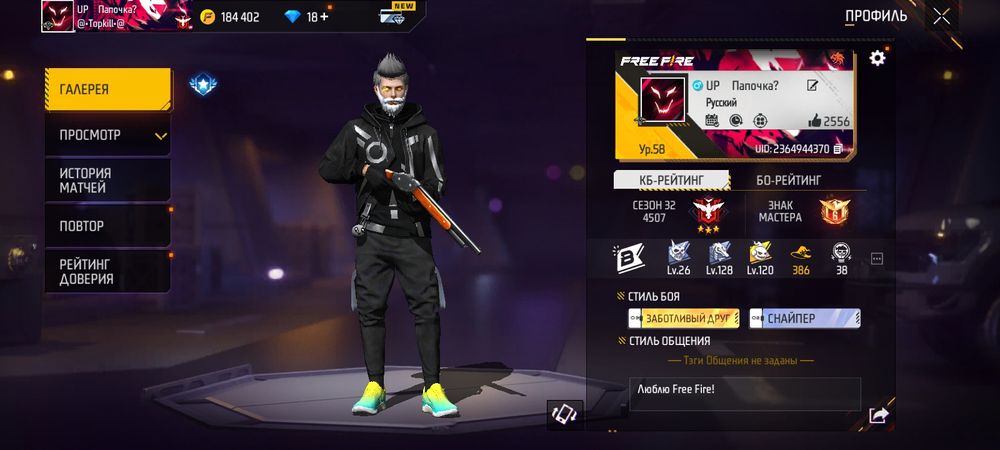Select the Повтор menu entry
Viewport: 1000px width, 450px height.
coord(107,226)
